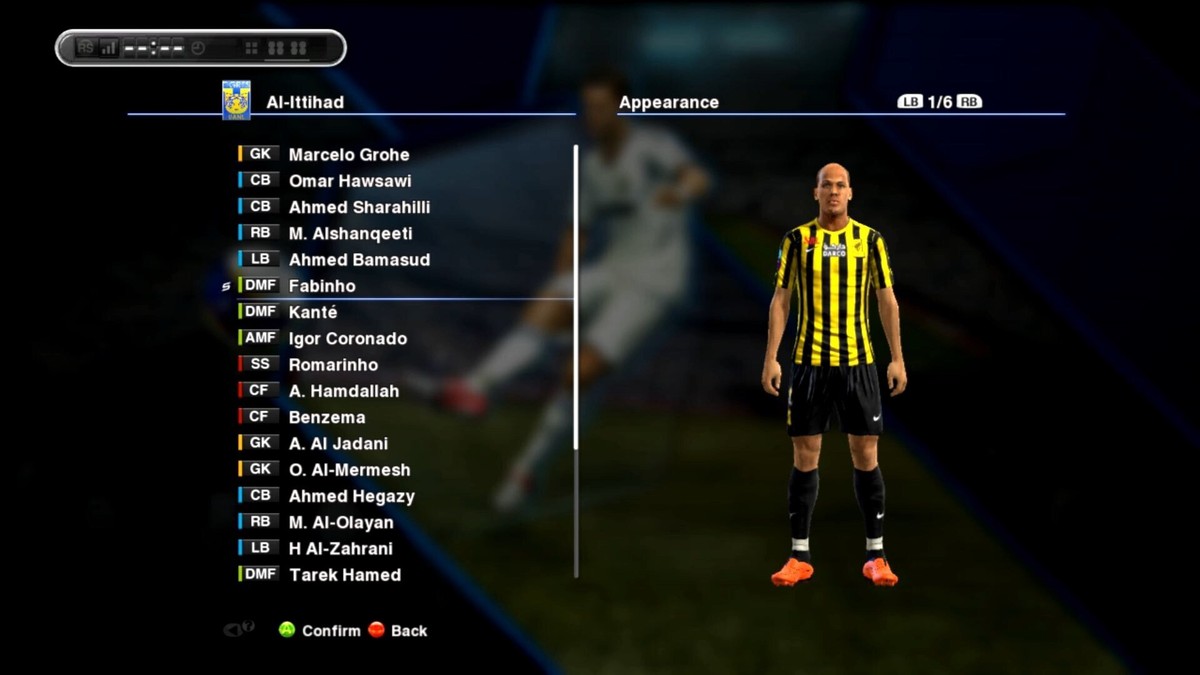1200x675 pixels.
Task: Select O. Al-Mermesh in the roster
Action: tap(349, 470)
